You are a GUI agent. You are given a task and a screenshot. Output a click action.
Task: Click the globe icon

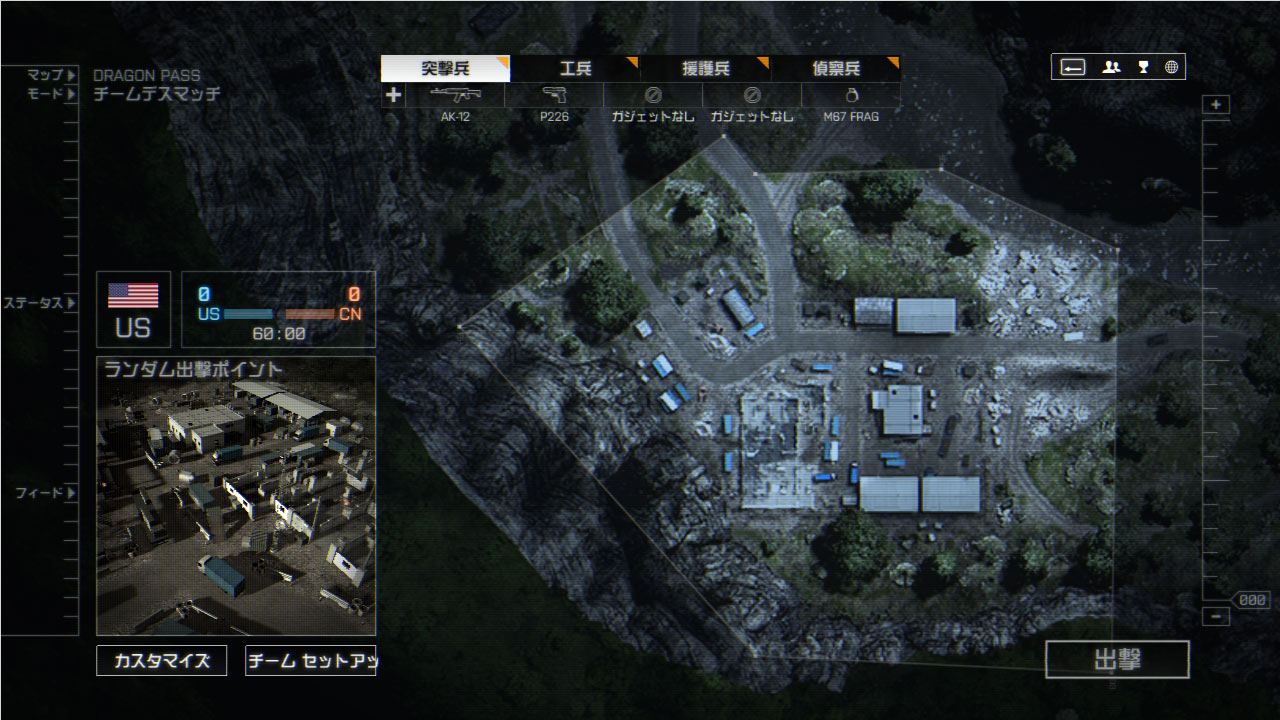pos(1171,67)
